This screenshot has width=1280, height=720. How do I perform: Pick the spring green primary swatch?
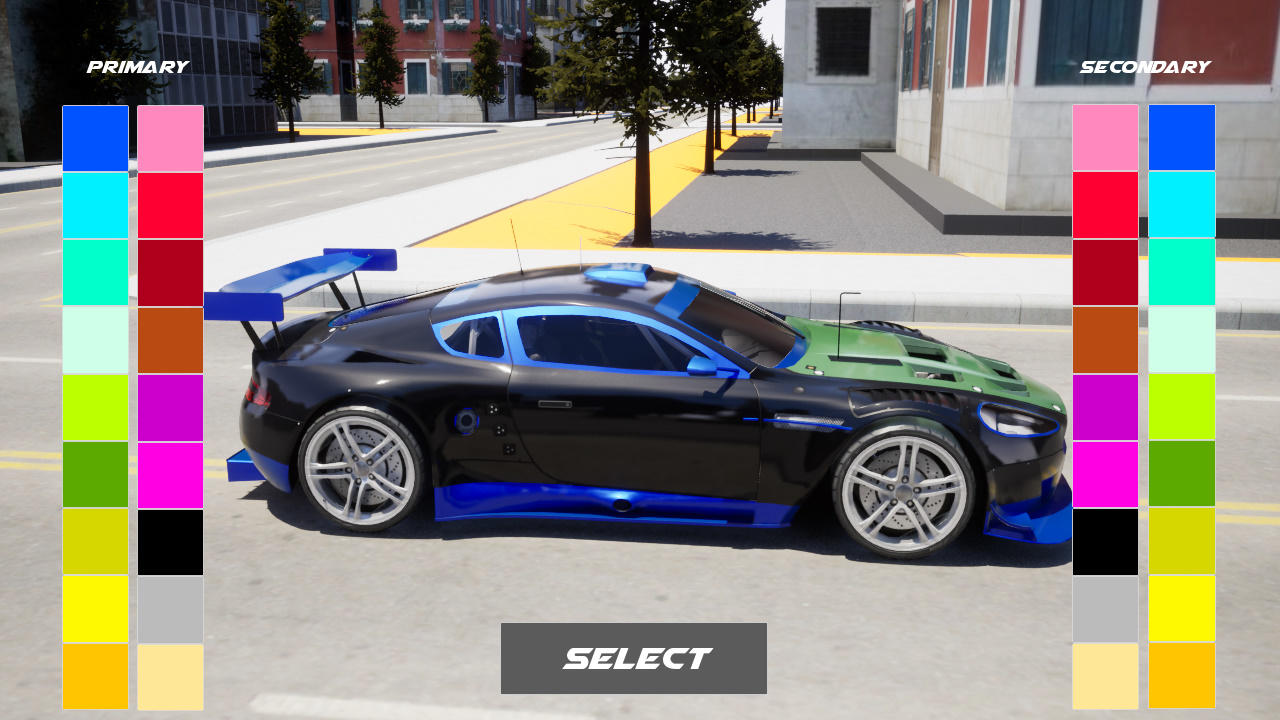click(95, 271)
